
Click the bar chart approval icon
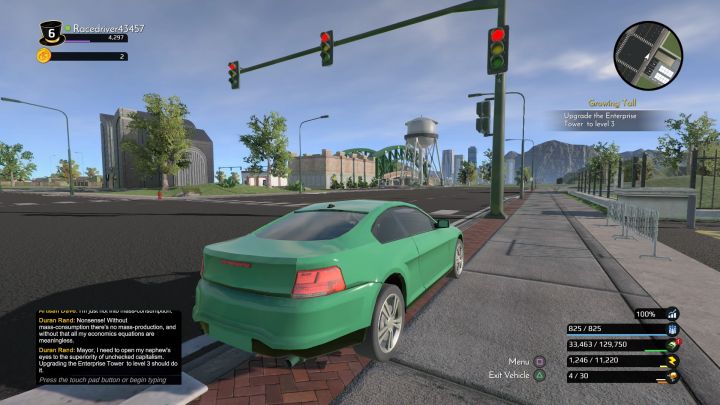[672, 313]
